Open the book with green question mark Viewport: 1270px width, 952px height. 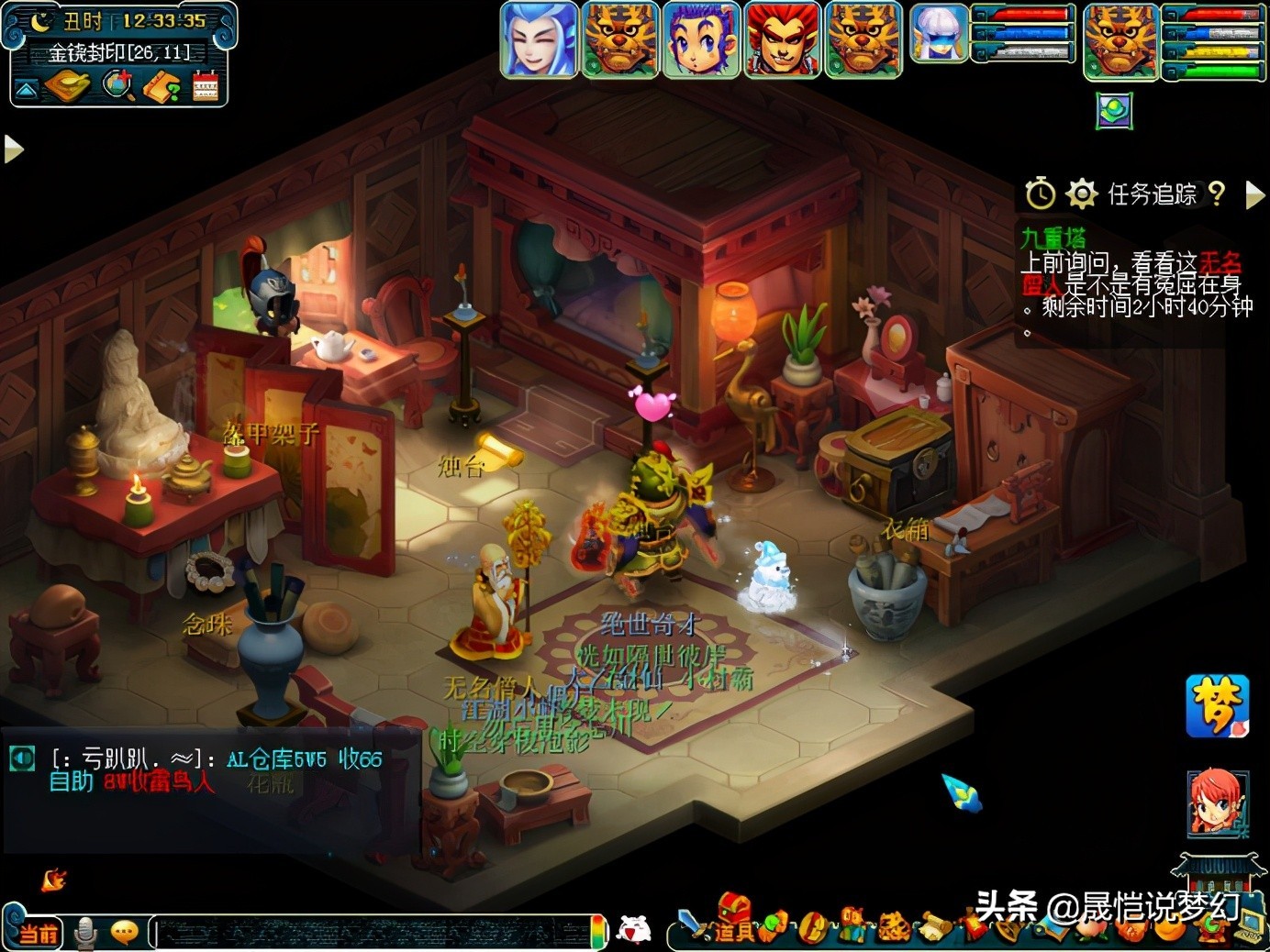tap(162, 87)
